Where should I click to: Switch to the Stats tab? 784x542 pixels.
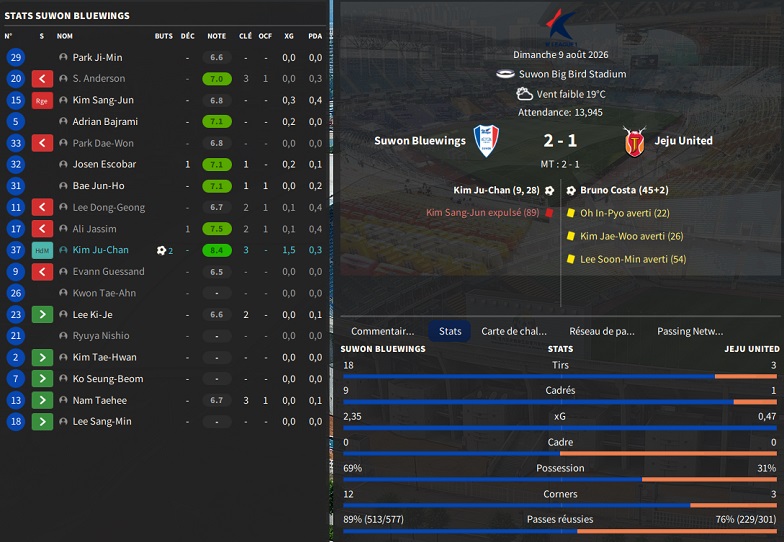pyautogui.click(x=450, y=331)
